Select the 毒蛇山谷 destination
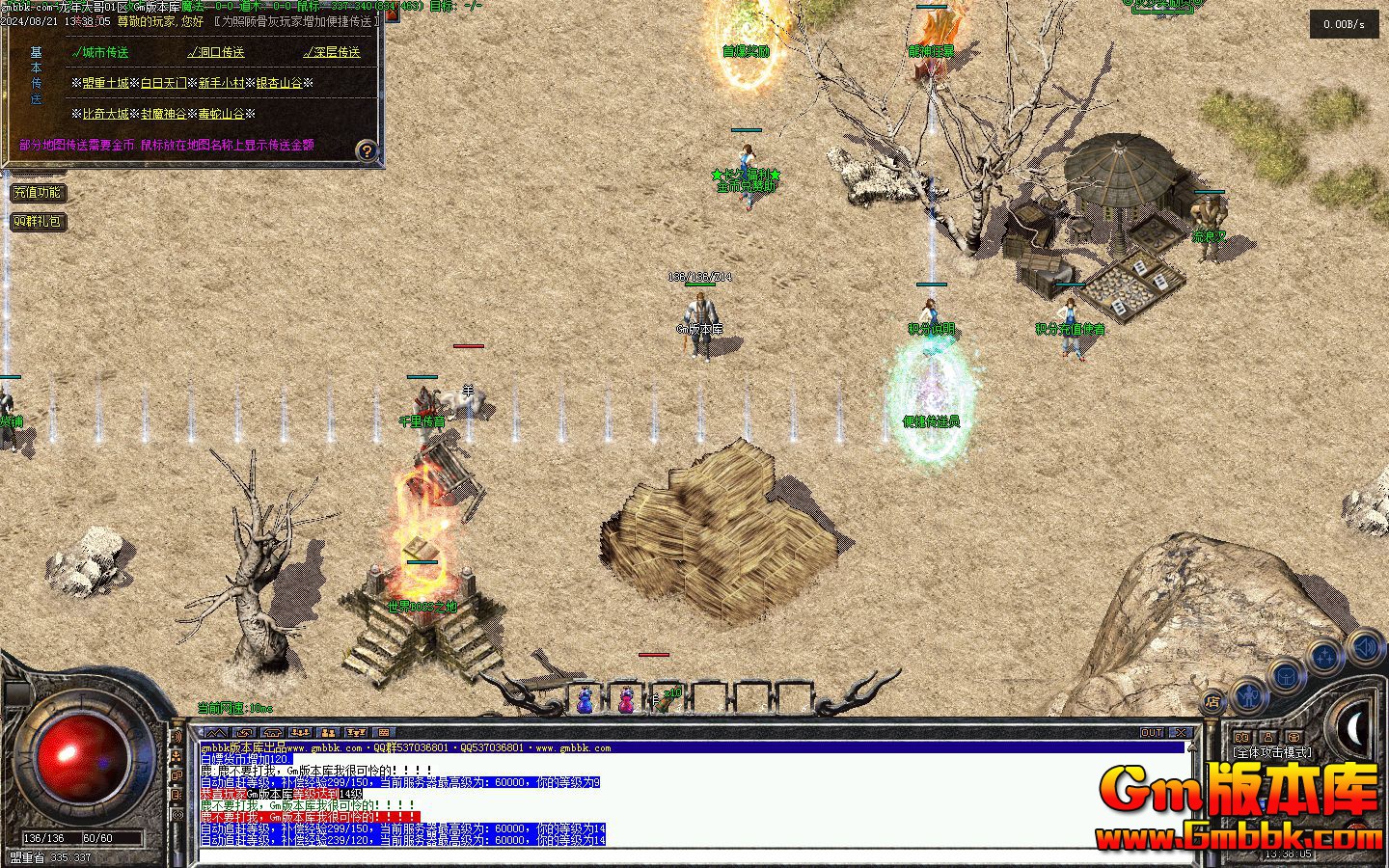The height and width of the screenshot is (868, 1389). pos(221,114)
